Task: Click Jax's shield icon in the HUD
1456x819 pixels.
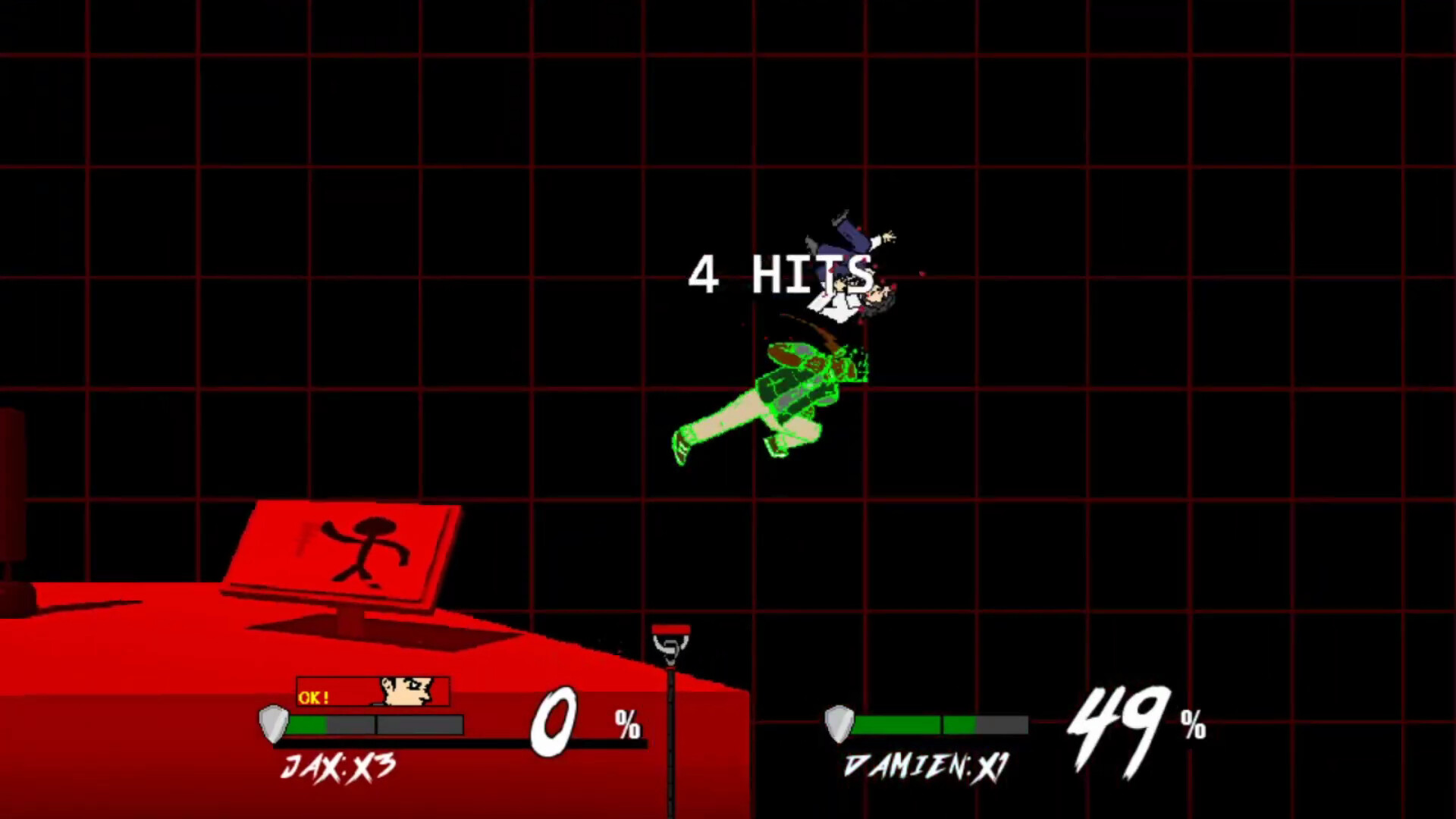Action: (x=271, y=723)
